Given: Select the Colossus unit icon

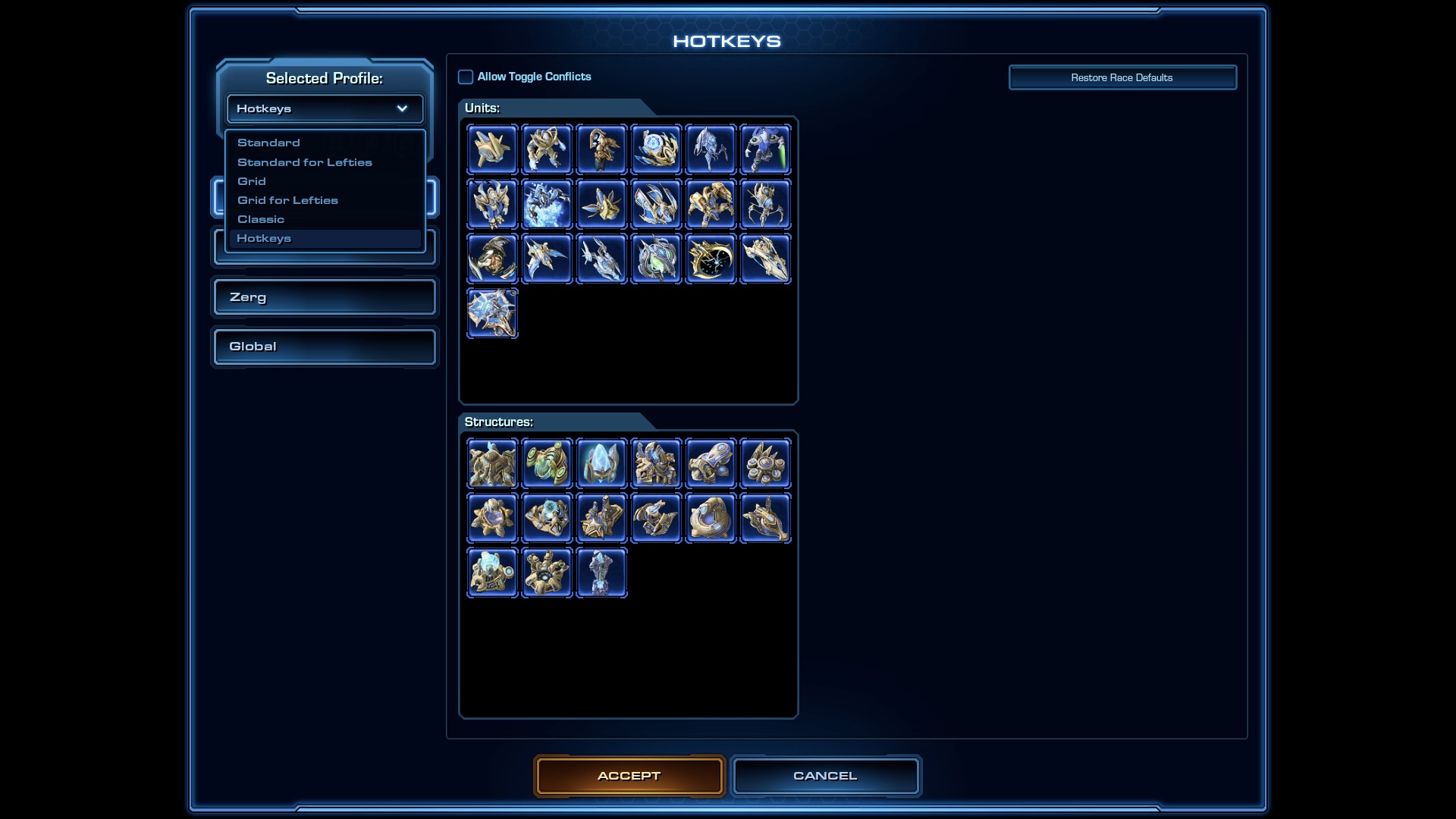Looking at the screenshot, I should click(x=766, y=203).
